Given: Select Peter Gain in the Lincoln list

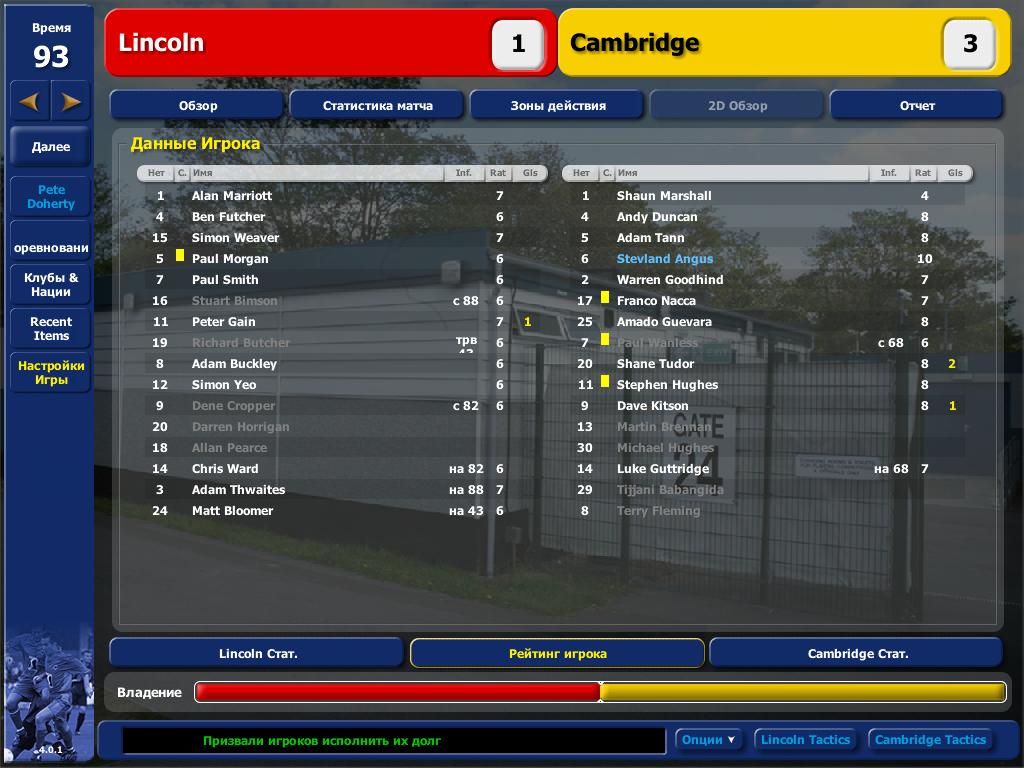Looking at the screenshot, I should 224,322.
